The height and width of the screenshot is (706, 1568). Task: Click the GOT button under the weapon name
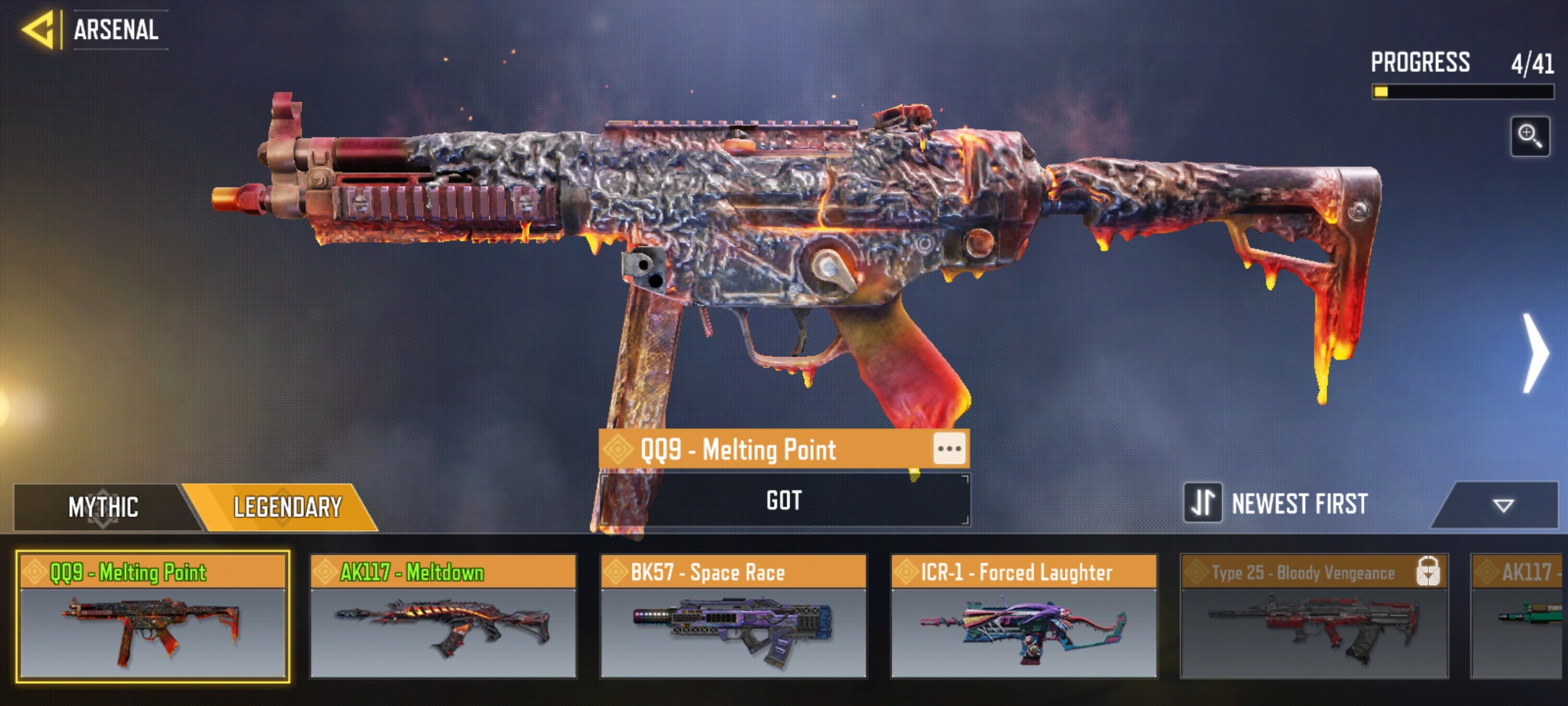tap(784, 501)
